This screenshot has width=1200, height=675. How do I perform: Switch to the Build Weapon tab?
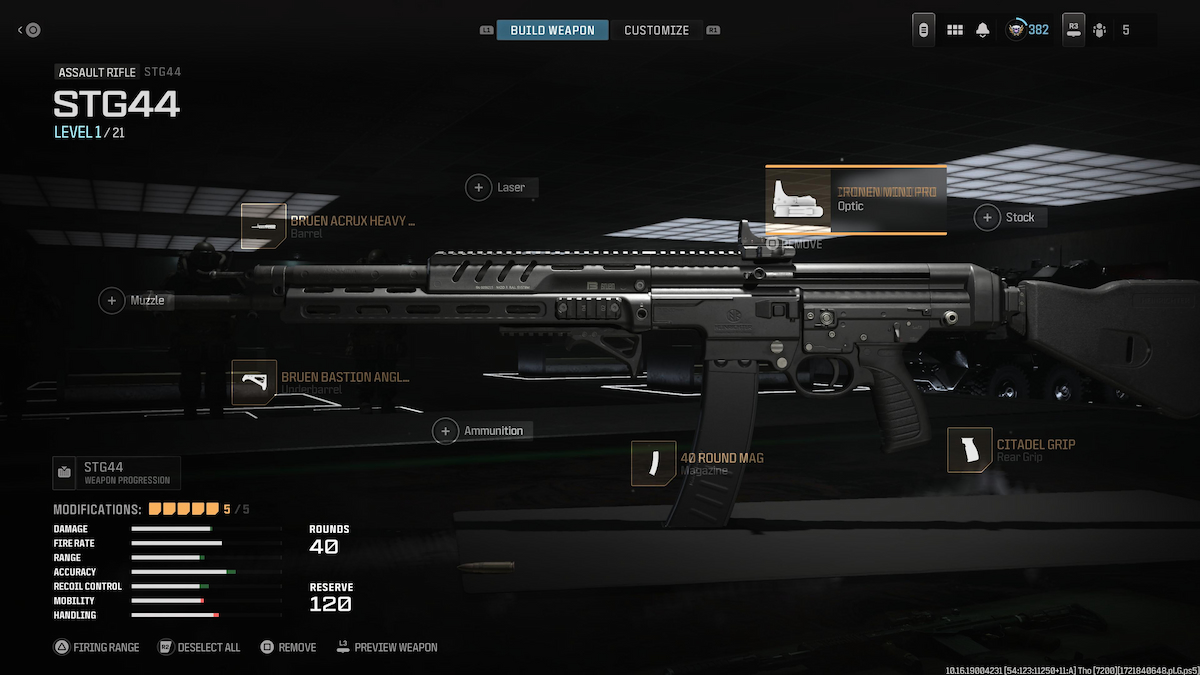(x=552, y=30)
